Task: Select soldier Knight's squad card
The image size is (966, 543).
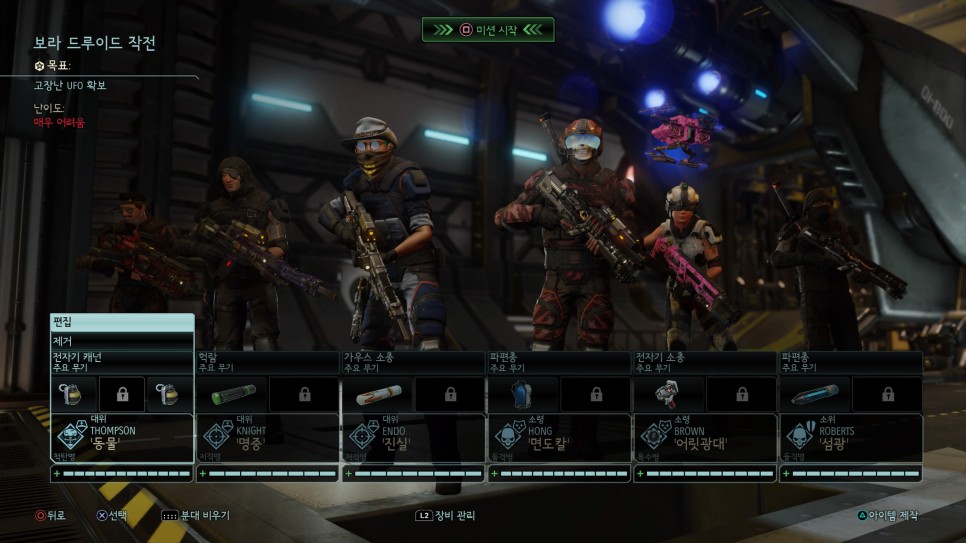Action: pyautogui.click(x=267, y=437)
